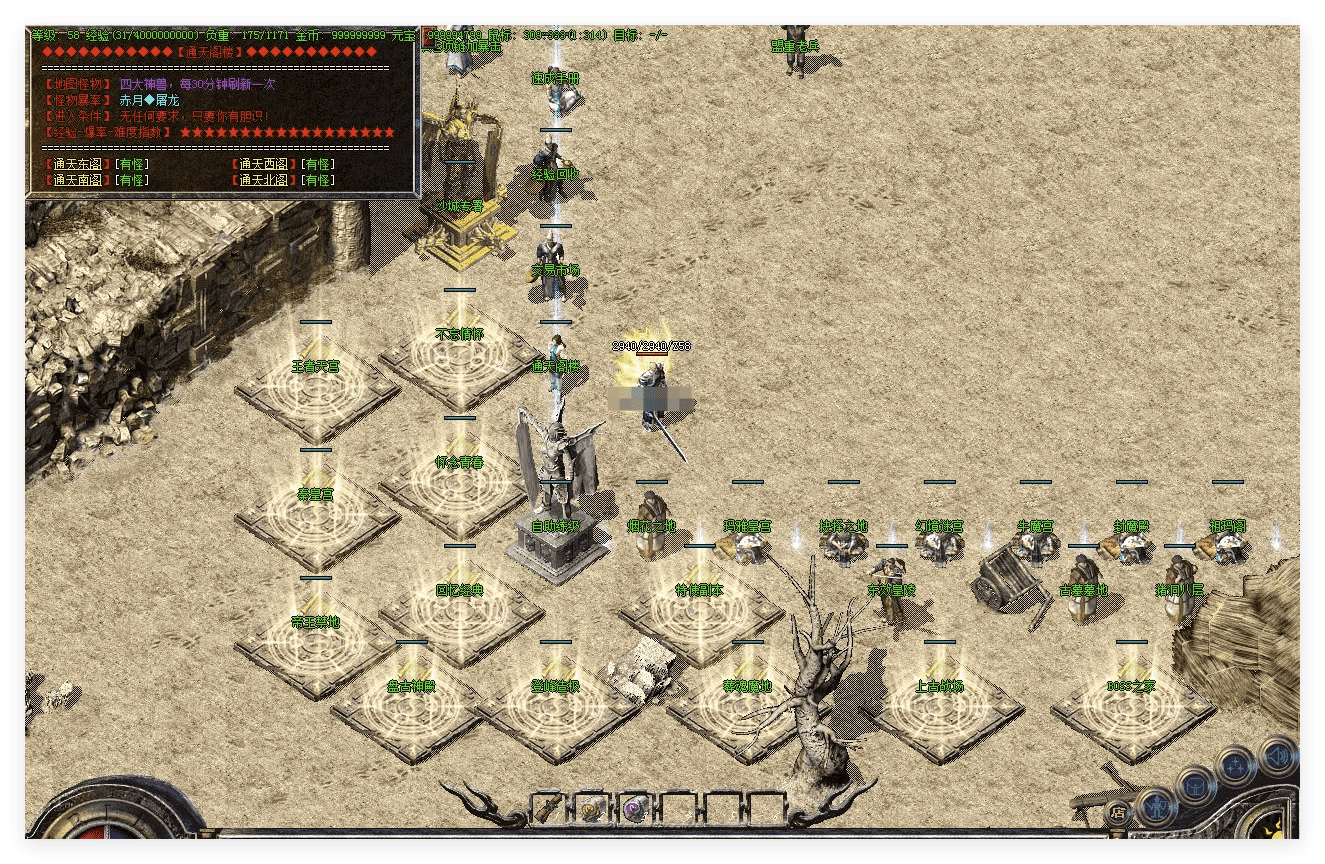1325x864 pixels.
Task: Open the armor-shaped round button
Action: [x=1195, y=785]
